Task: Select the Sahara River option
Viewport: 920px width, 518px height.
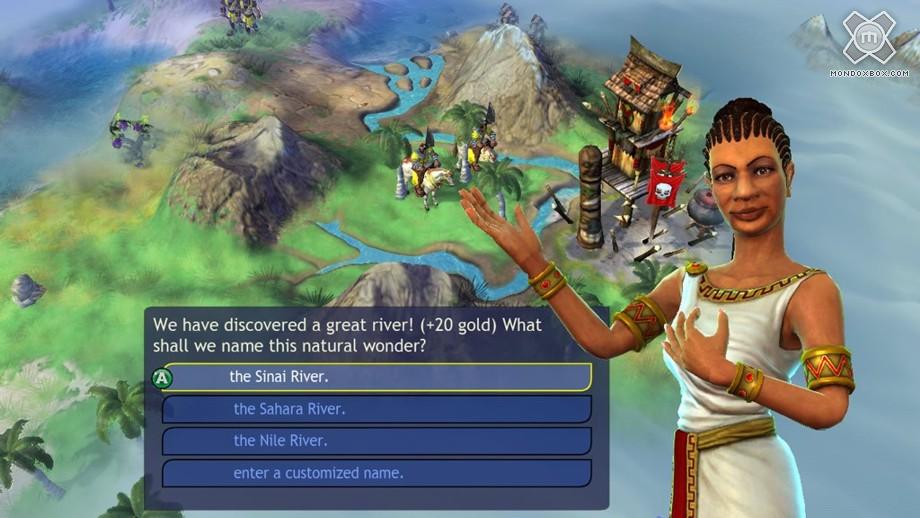Action: 377,409
